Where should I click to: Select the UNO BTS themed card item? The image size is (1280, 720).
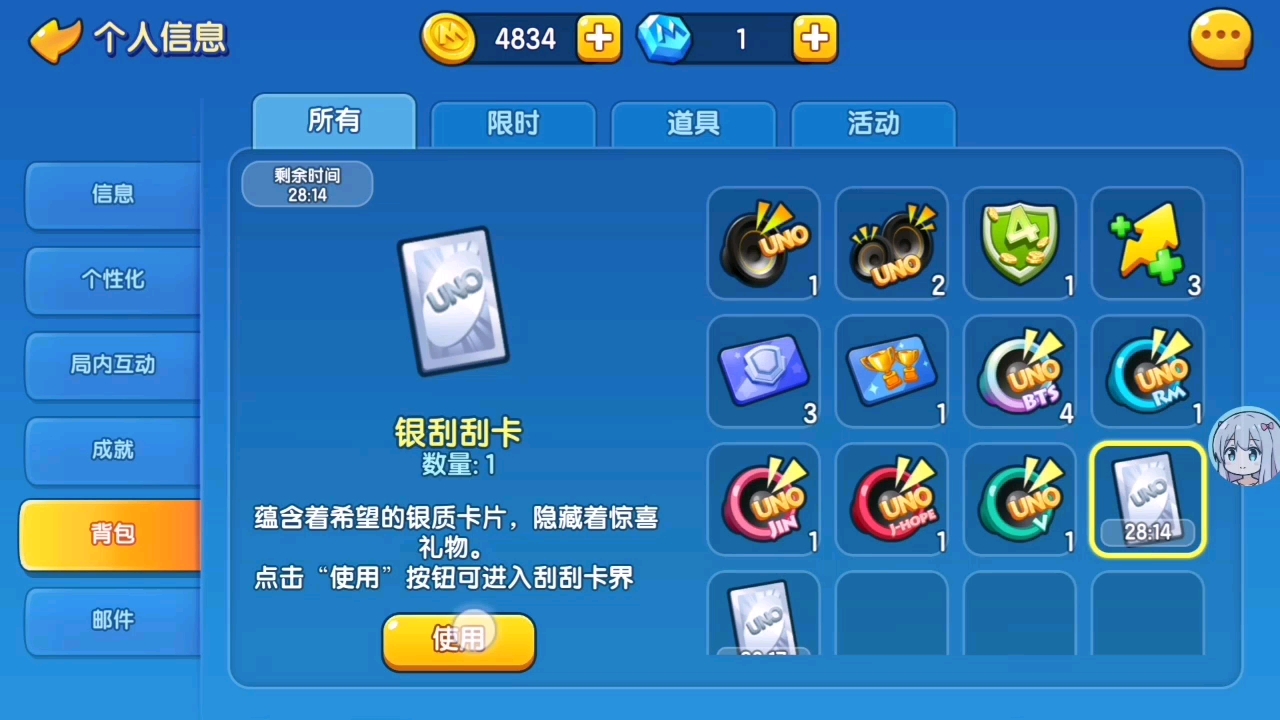coord(1019,371)
